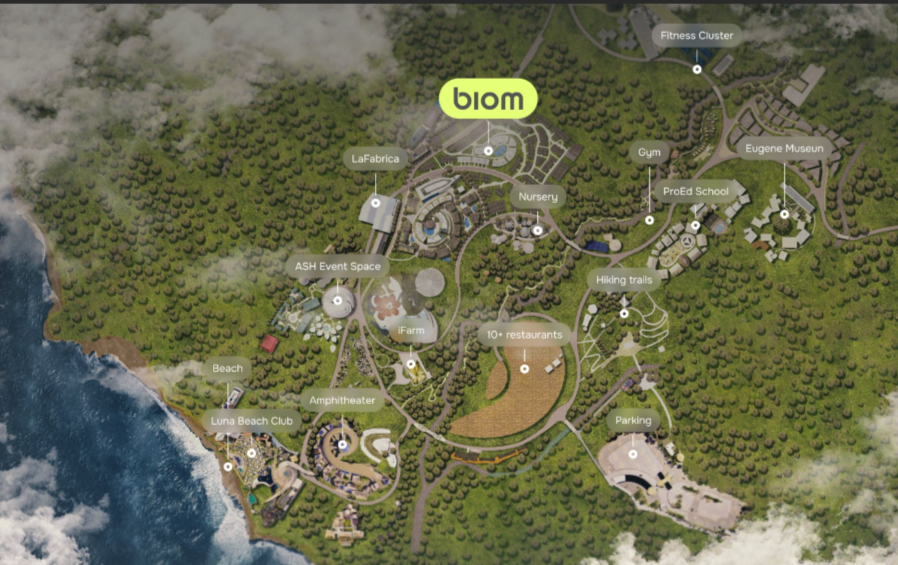Viewport: 898px width, 565px height.
Task: Select the Luna Beach Club marker
Action: (252, 421)
